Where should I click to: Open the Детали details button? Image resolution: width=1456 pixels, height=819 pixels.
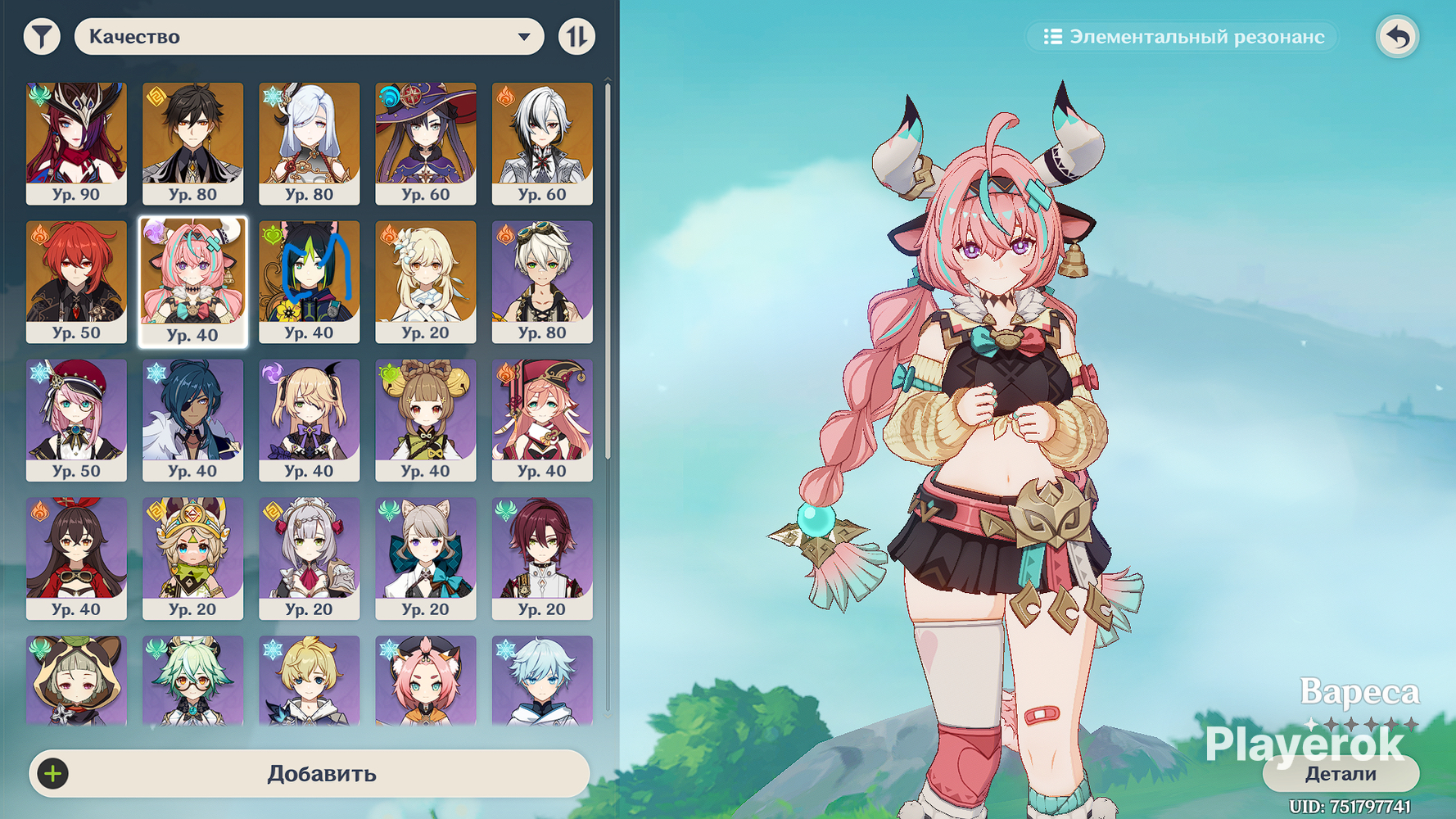1340,774
